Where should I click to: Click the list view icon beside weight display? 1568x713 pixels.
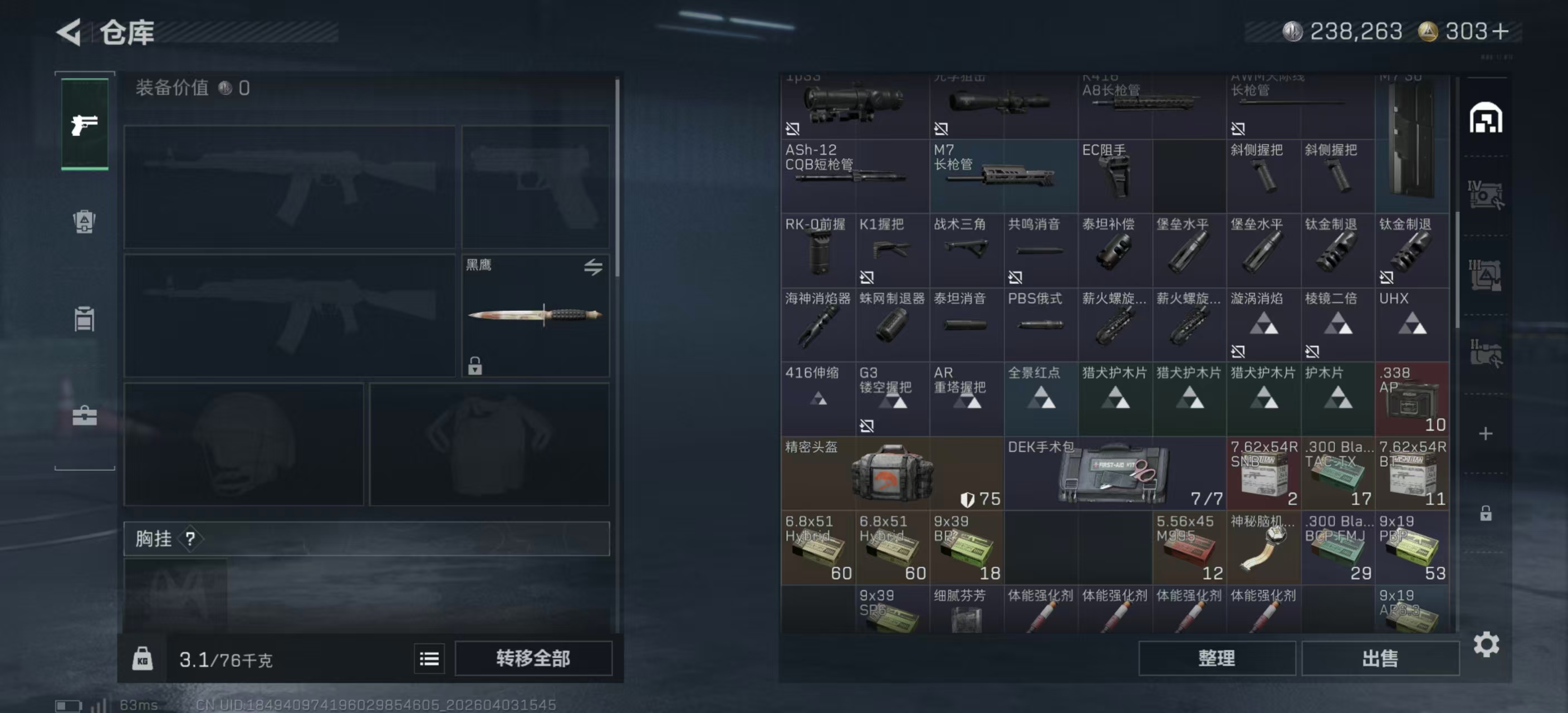pos(429,658)
